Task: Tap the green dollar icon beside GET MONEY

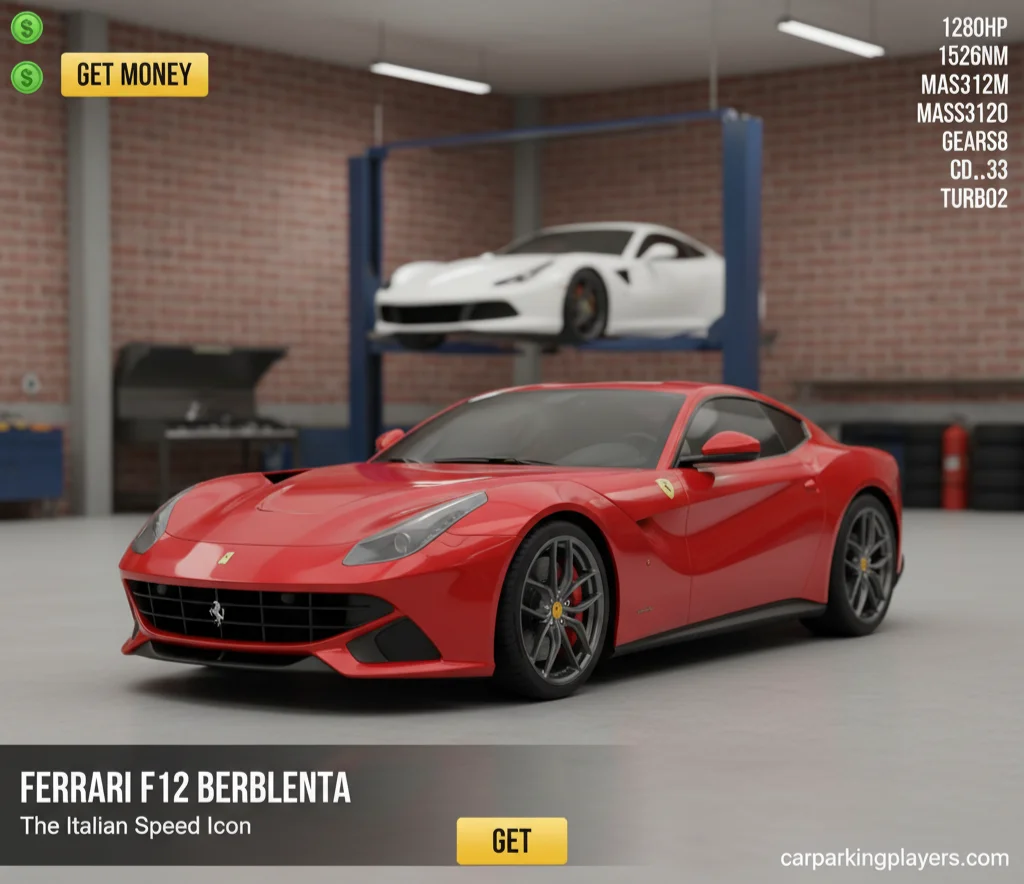Action: (x=27, y=77)
